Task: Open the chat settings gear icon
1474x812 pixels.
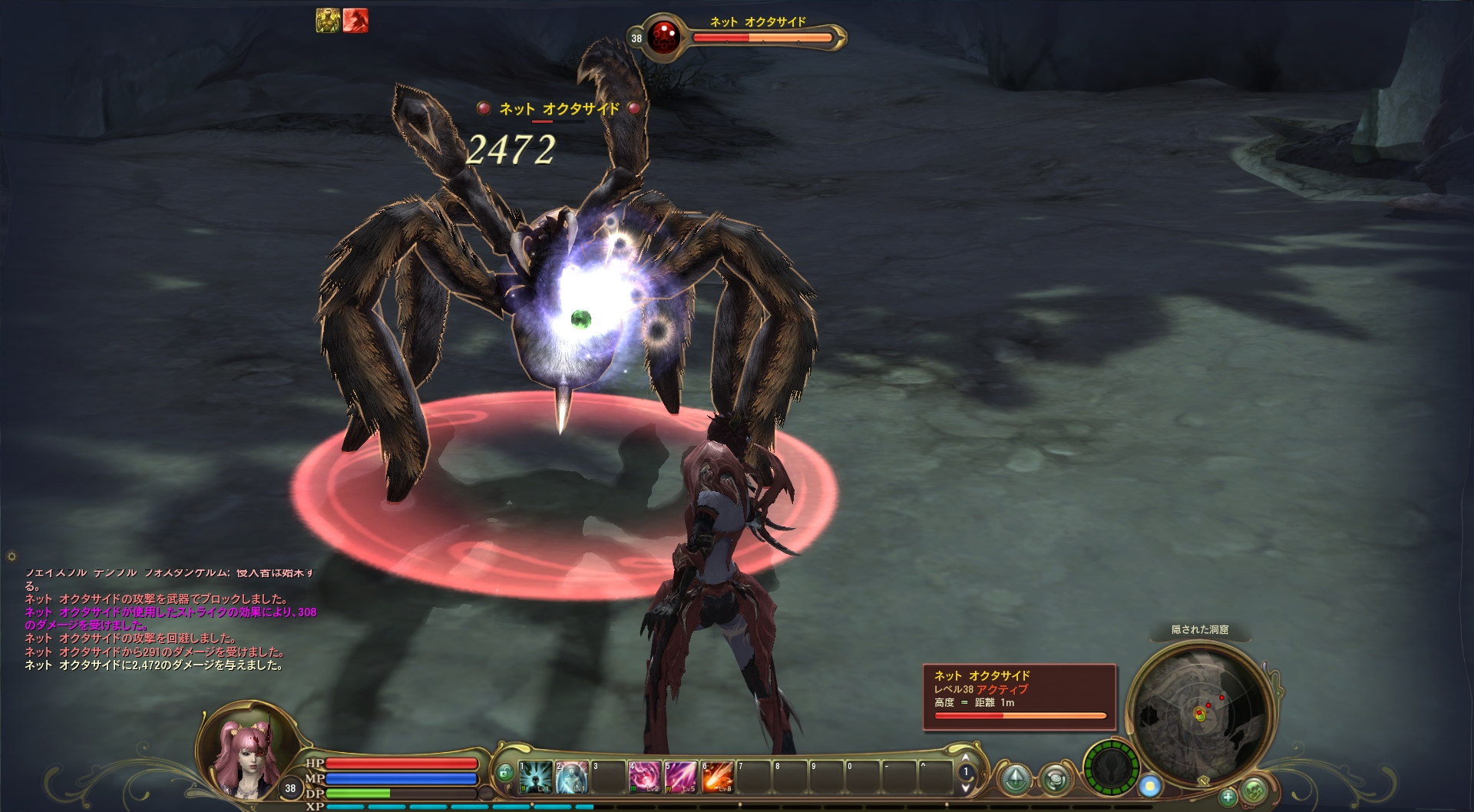Action: click(12, 556)
